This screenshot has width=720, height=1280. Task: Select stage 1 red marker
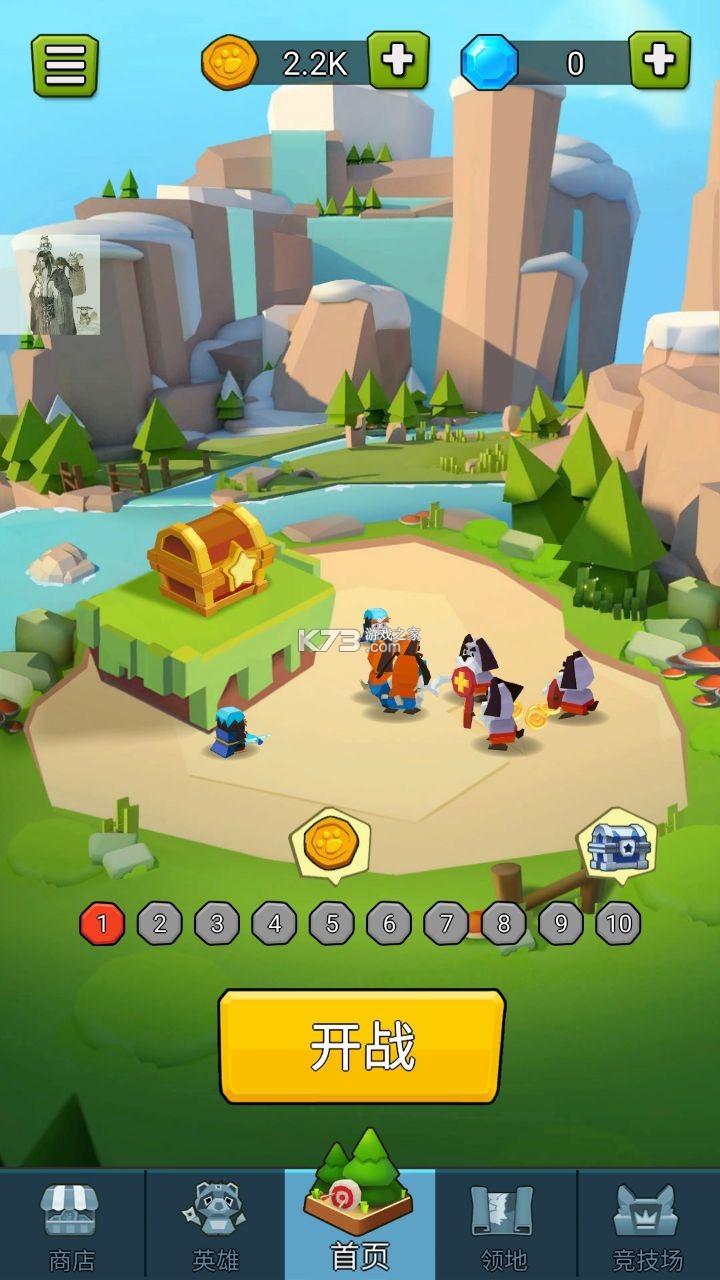click(102, 924)
